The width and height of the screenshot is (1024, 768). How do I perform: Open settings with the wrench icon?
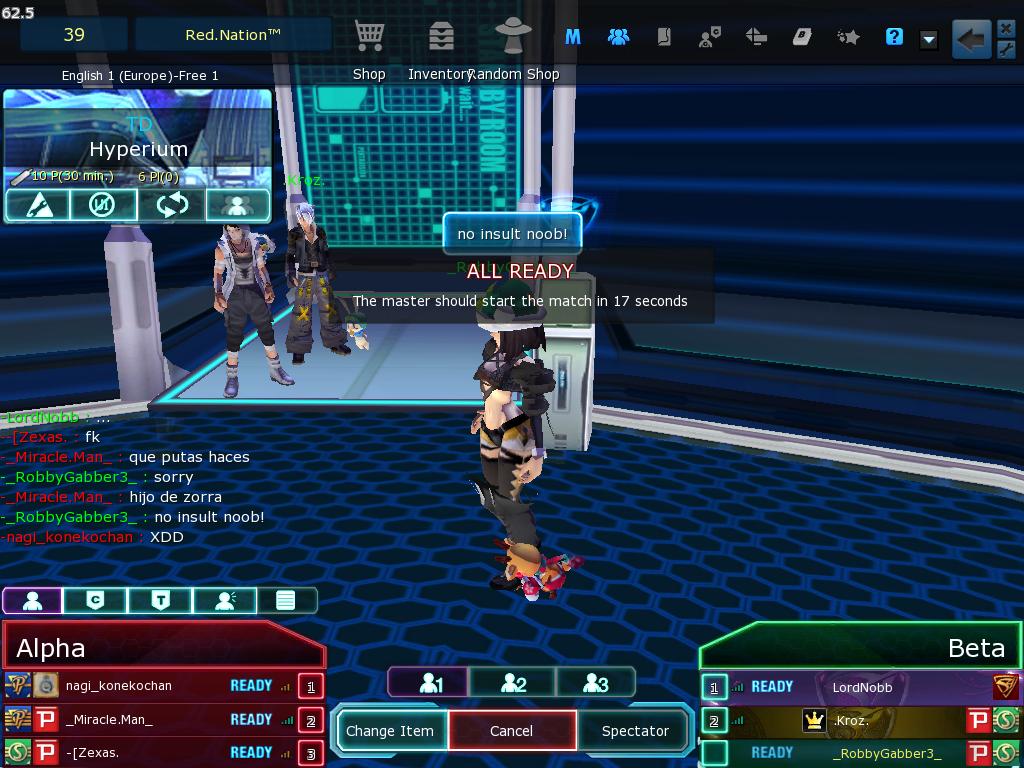click(x=1006, y=50)
